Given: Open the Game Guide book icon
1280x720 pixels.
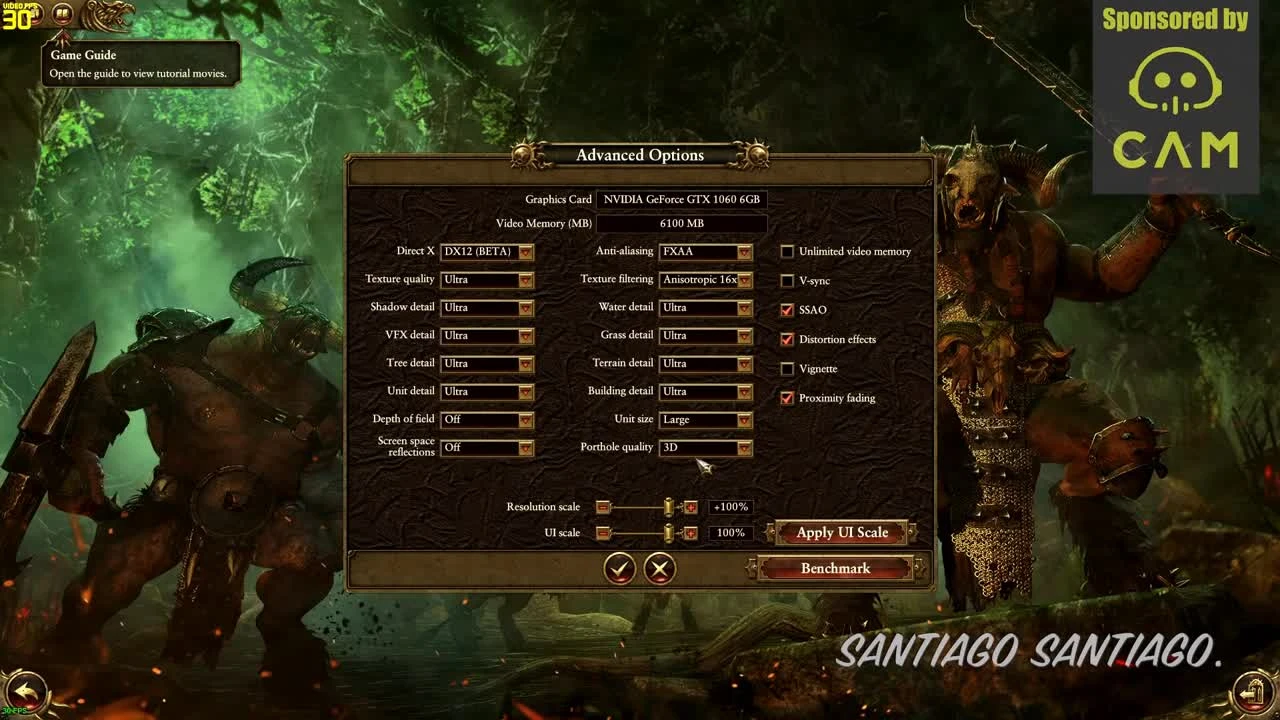Looking at the screenshot, I should (62, 14).
